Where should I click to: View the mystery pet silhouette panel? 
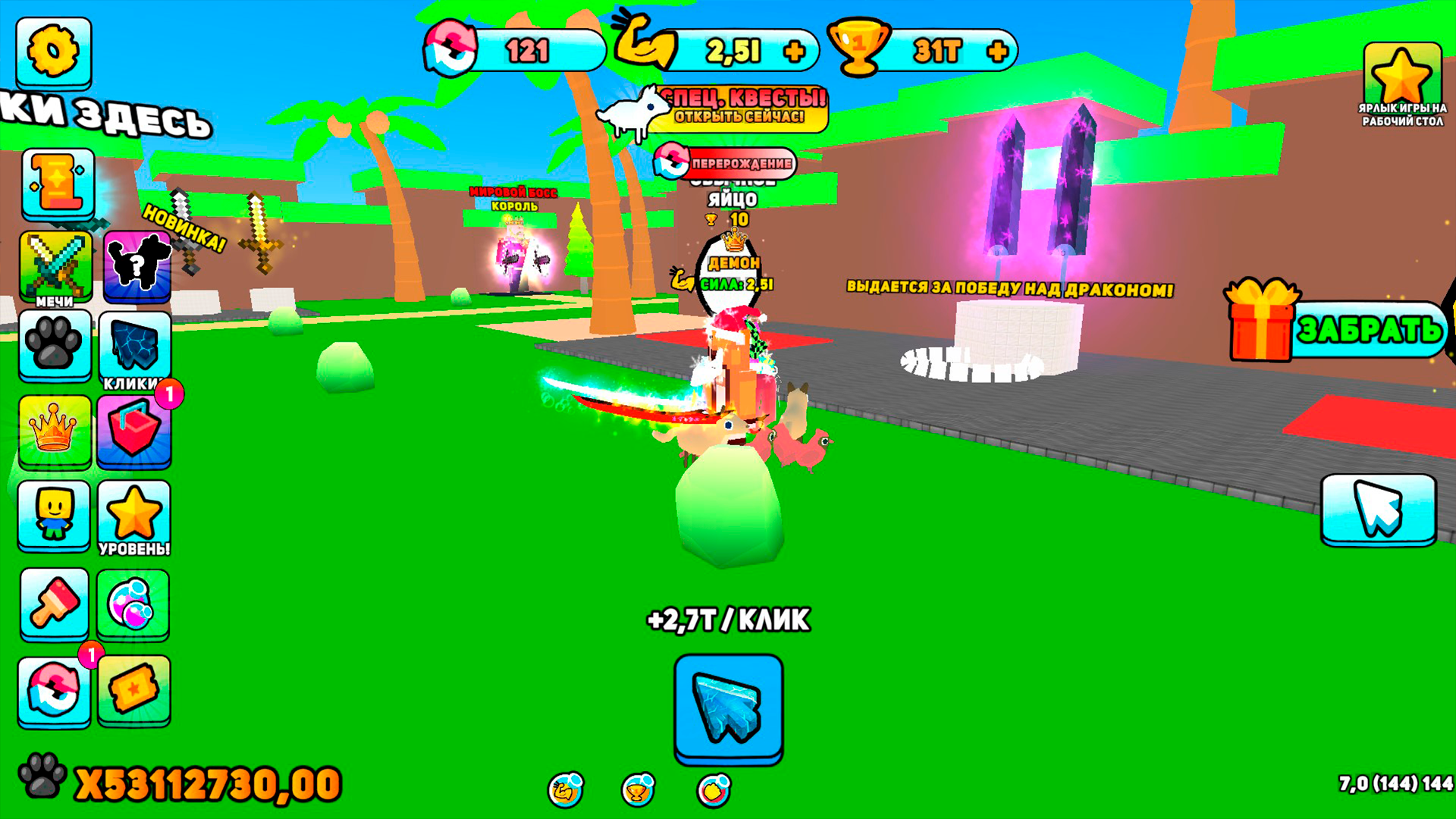coord(135,265)
